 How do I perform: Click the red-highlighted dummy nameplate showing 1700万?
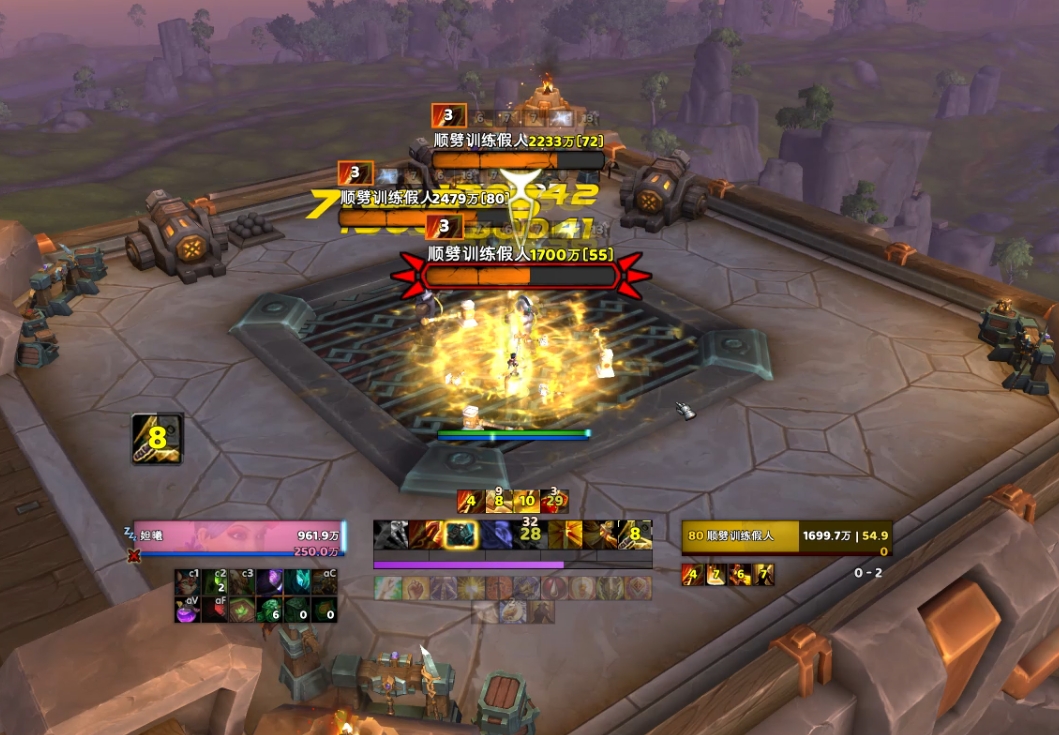(519, 275)
